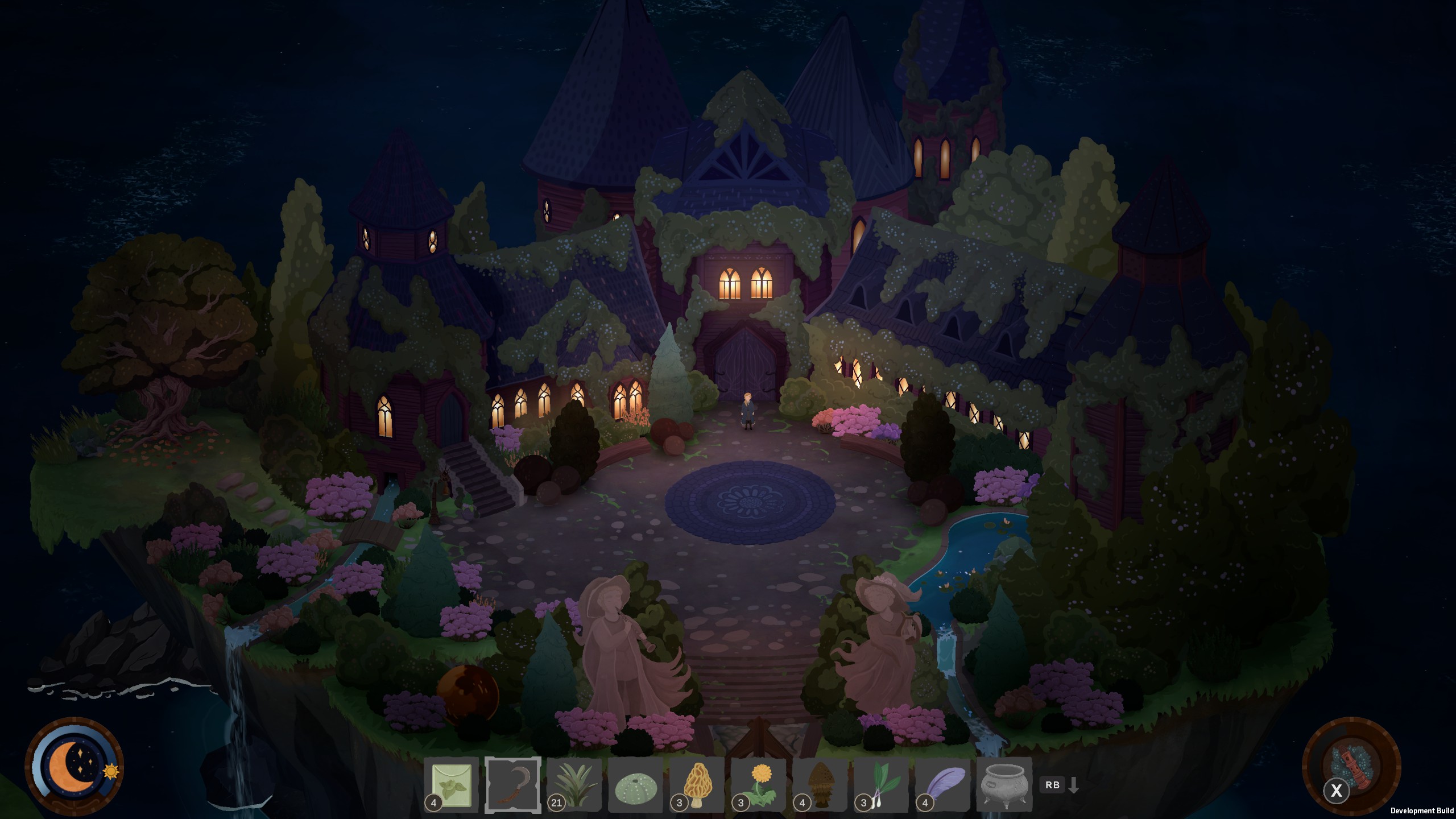Equip the sickle in the hotbar
This screenshot has height=819, width=1456.
[x=512, y=785]
